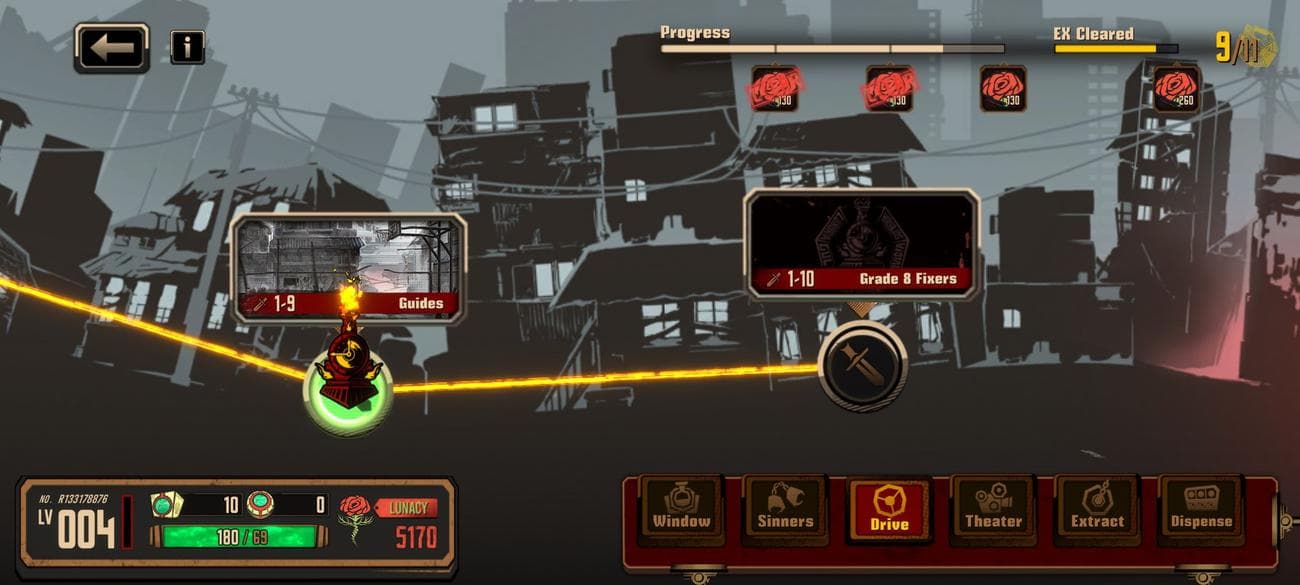Open the Extract menu
Image resolution: width=1300 pixels, height=585 pixels.
[x=1097, y=509]
